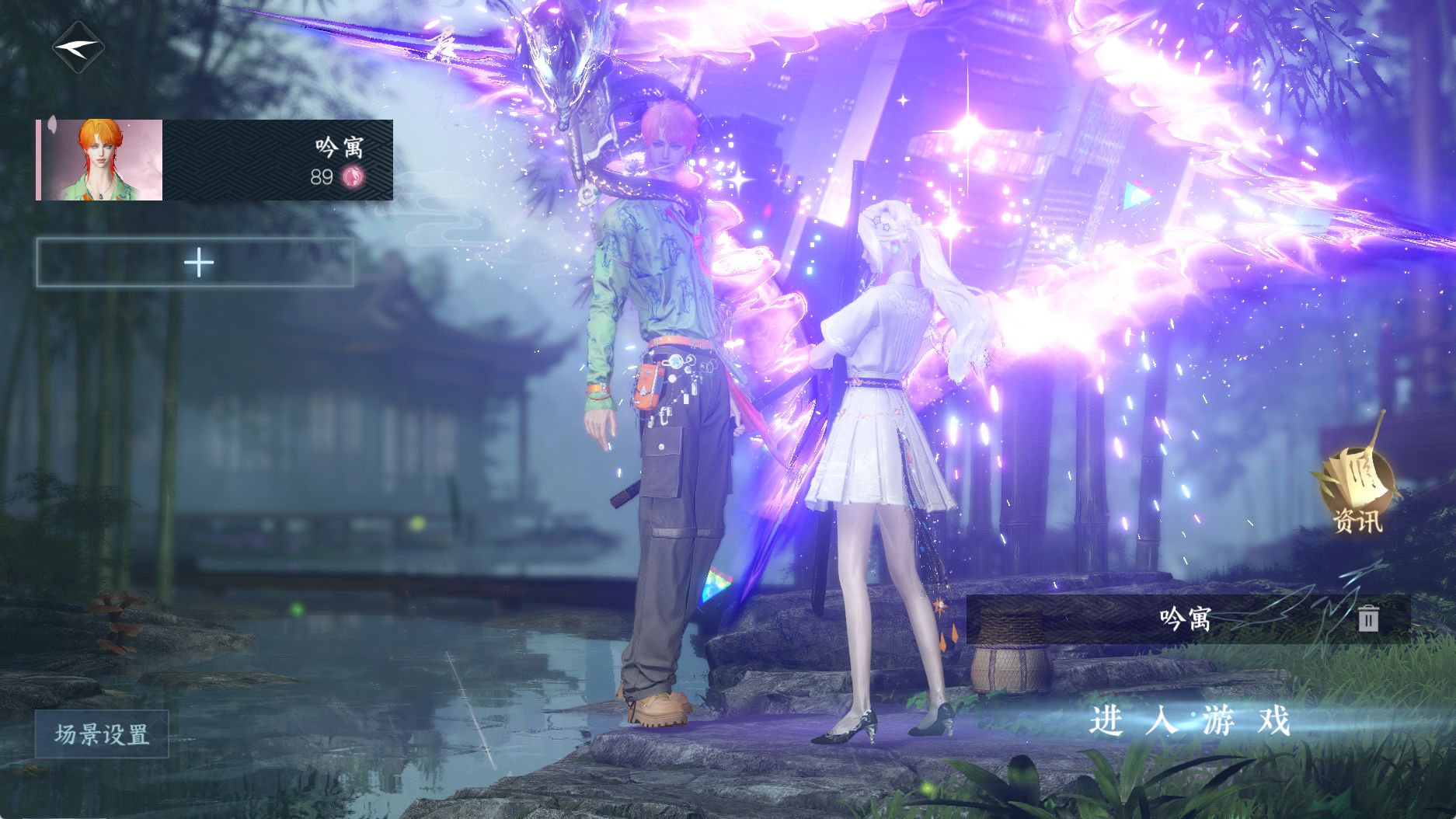Add a new character in the empty plus slot

coord(196,263)
